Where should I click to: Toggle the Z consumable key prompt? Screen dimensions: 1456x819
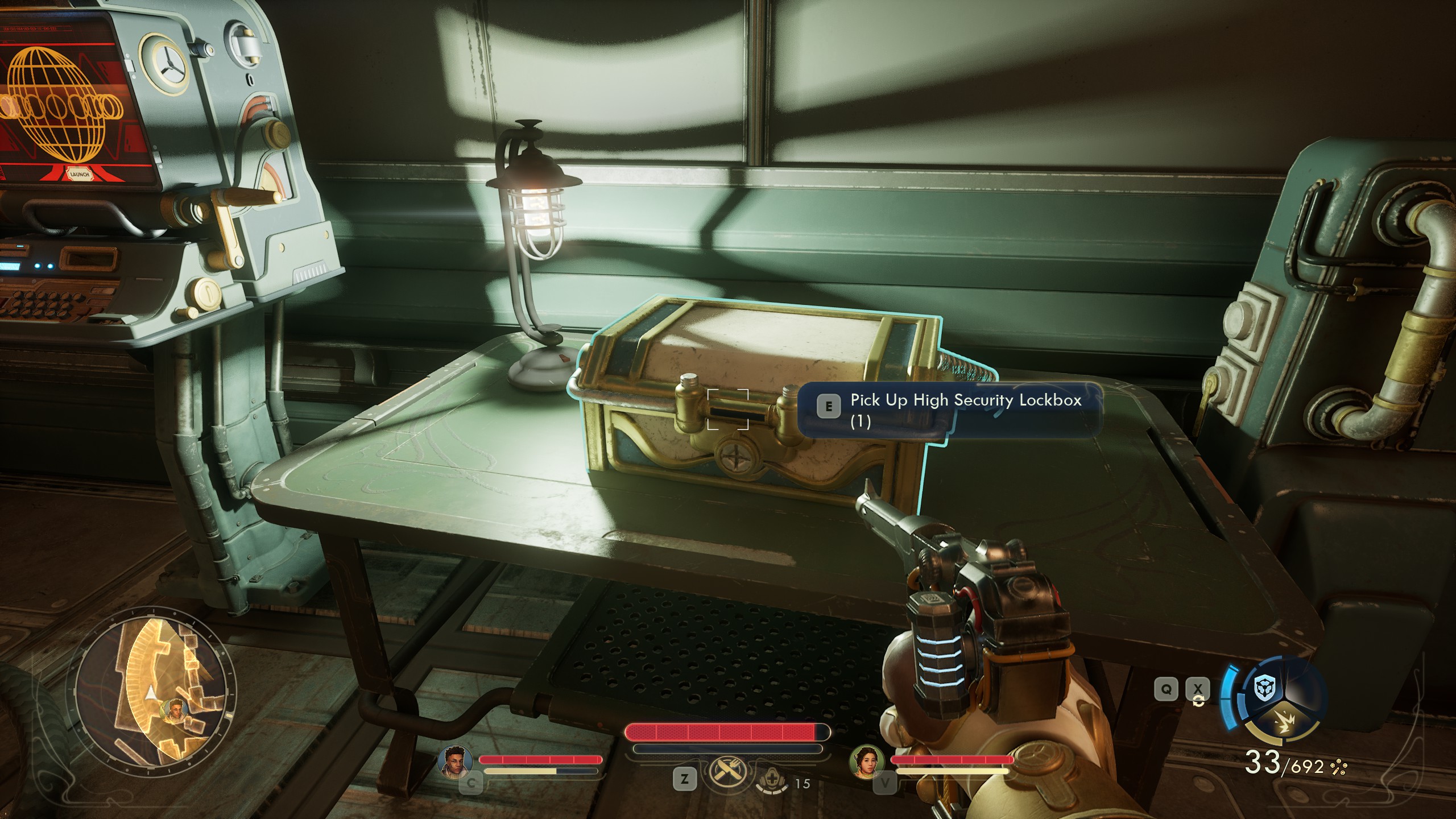tap(685, 779)
